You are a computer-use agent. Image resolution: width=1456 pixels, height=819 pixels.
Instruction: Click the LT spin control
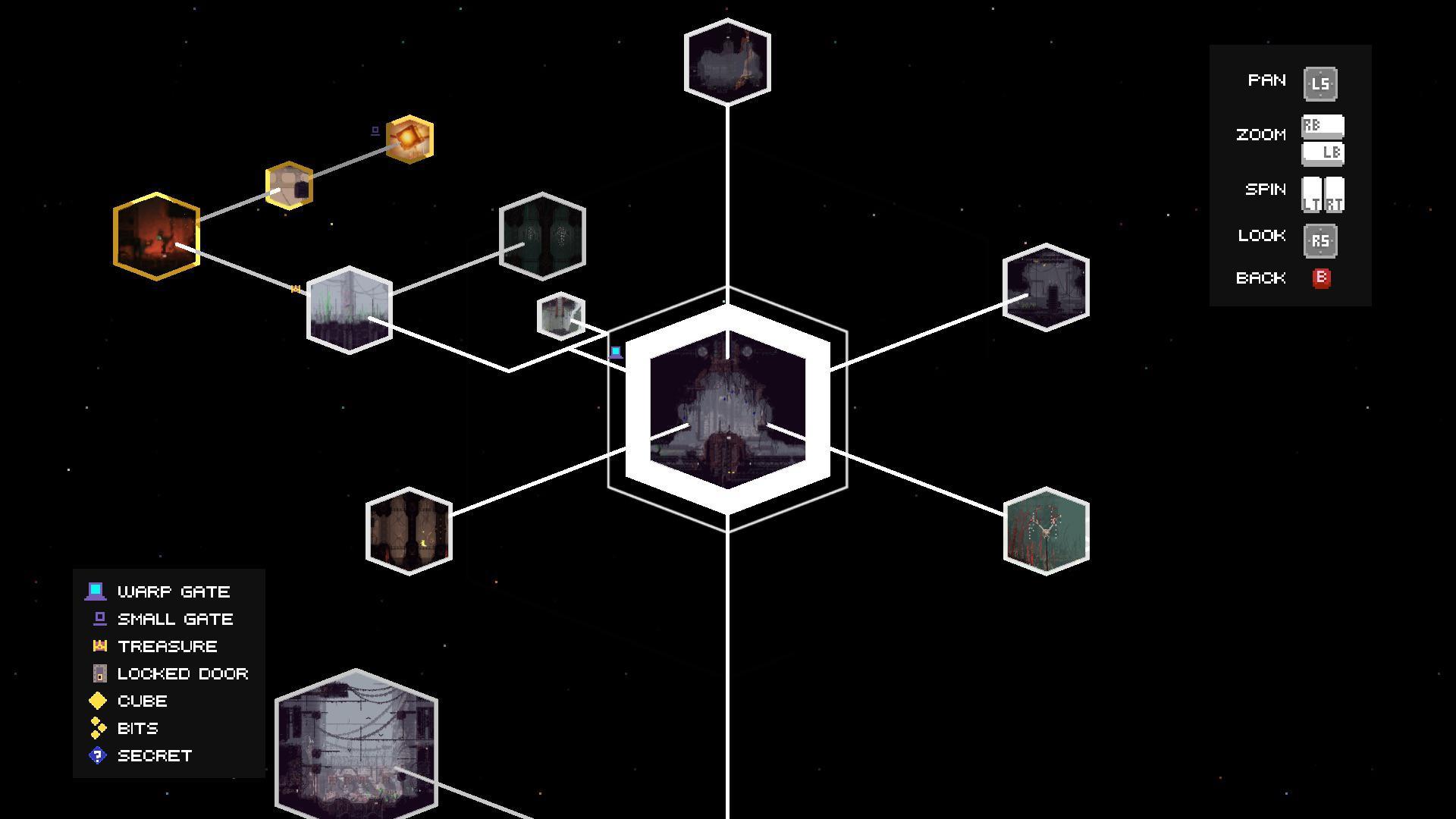(1310, 192)
